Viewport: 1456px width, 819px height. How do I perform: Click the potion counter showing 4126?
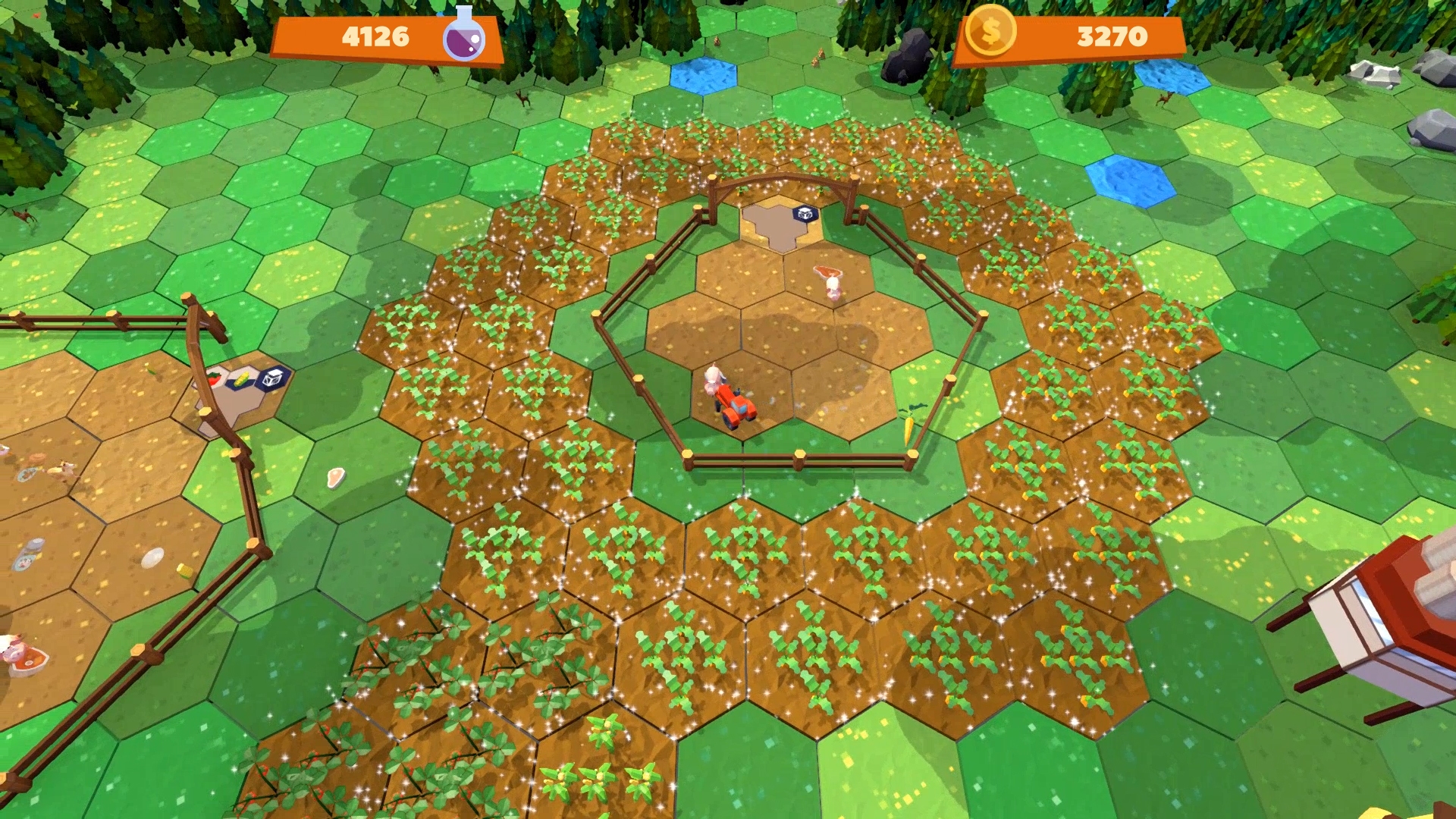(x=378, y=34)
